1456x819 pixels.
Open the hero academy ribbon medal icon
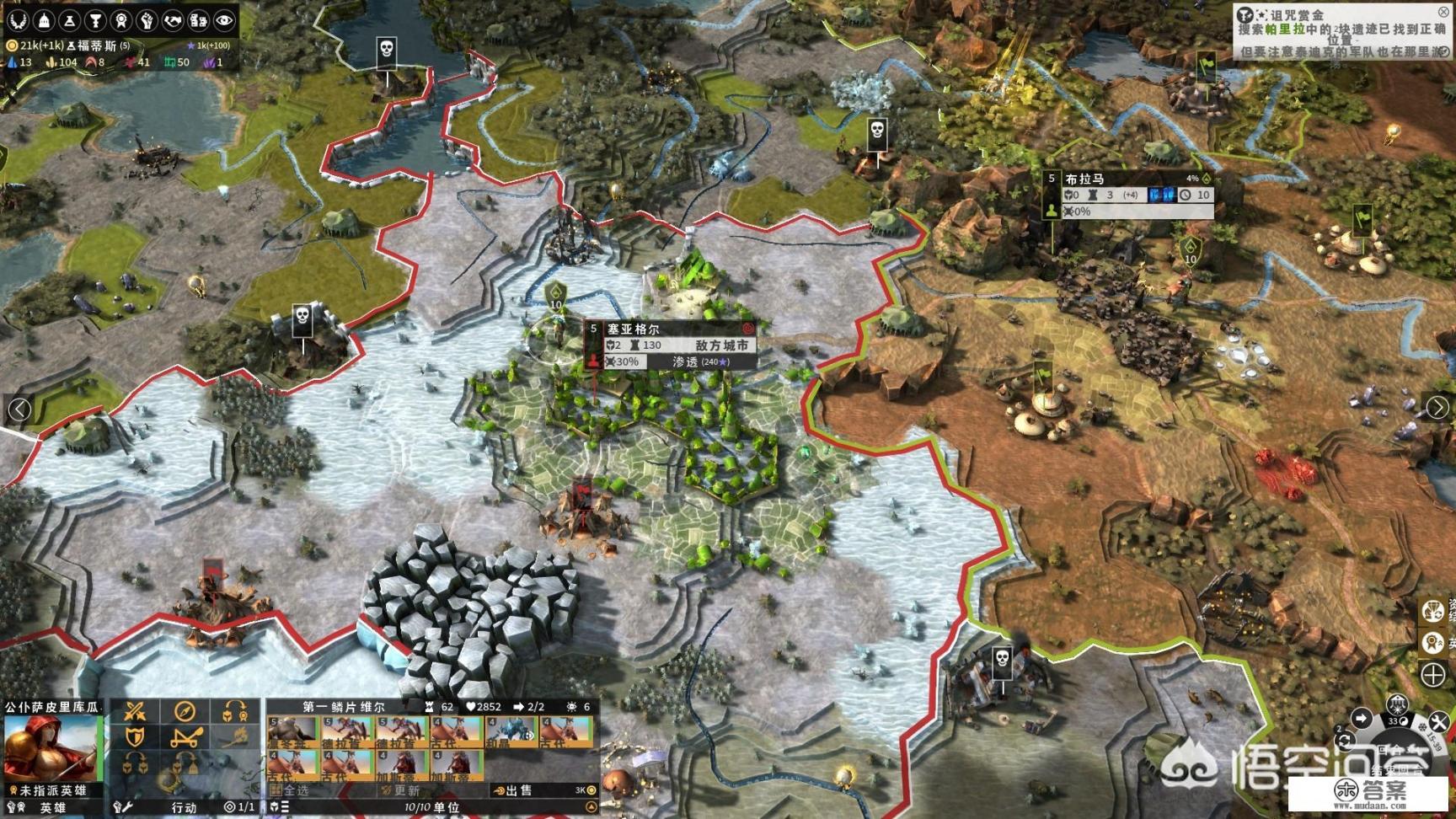(121, 20)
